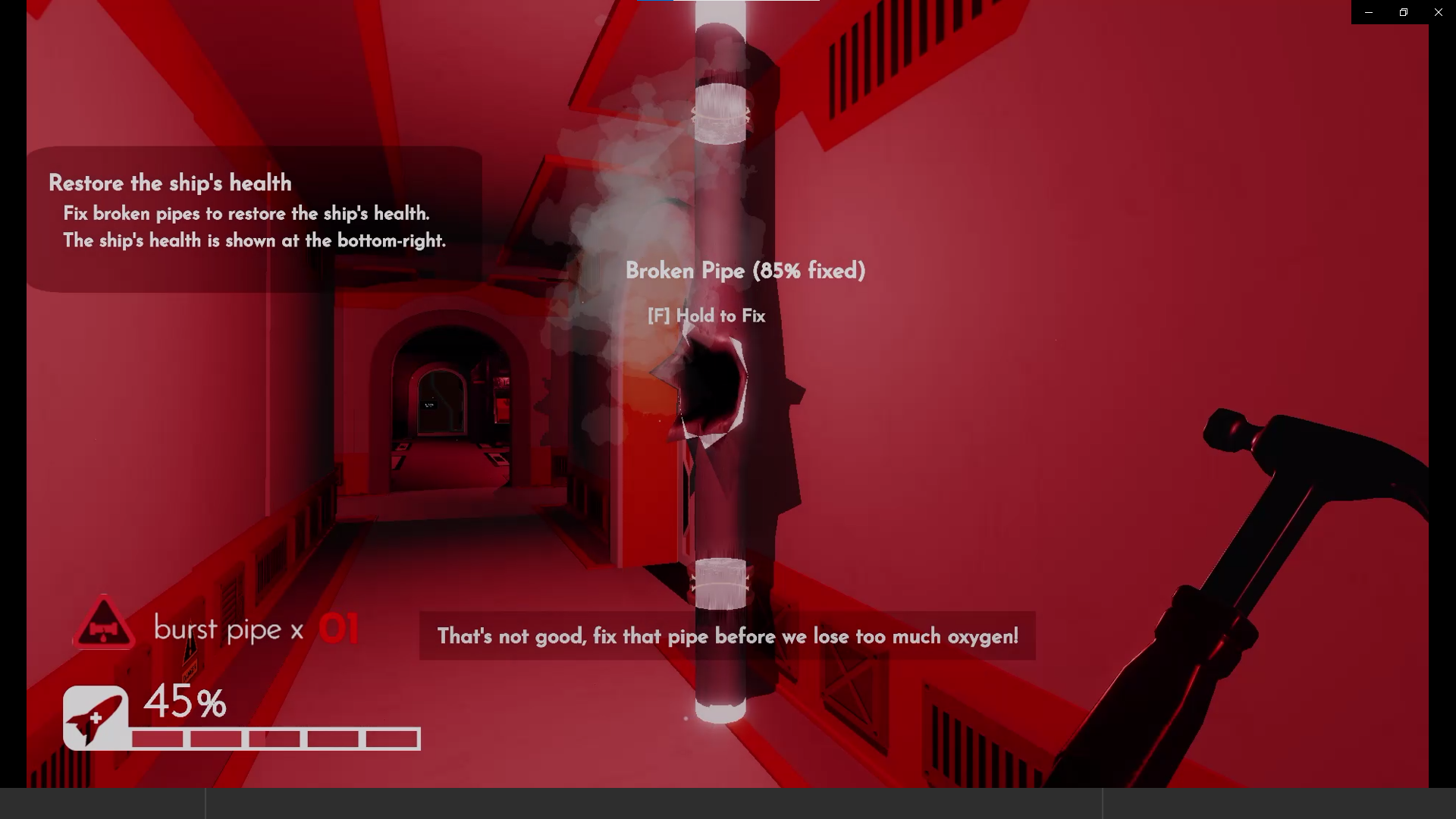Minimize the game window
This screenshot has height=819, width=1456.
point(1369,12)
